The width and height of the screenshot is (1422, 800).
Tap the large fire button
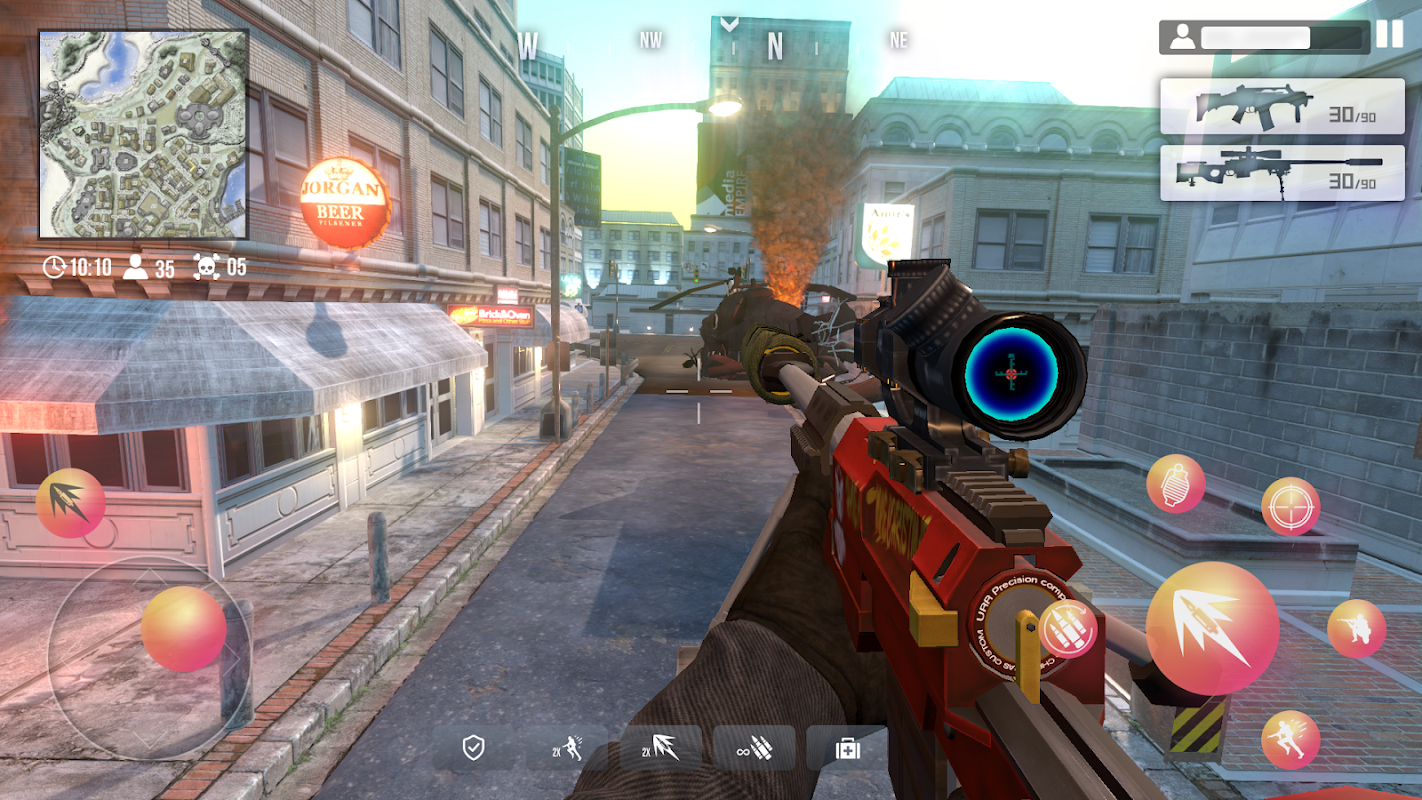[1212, 628]
